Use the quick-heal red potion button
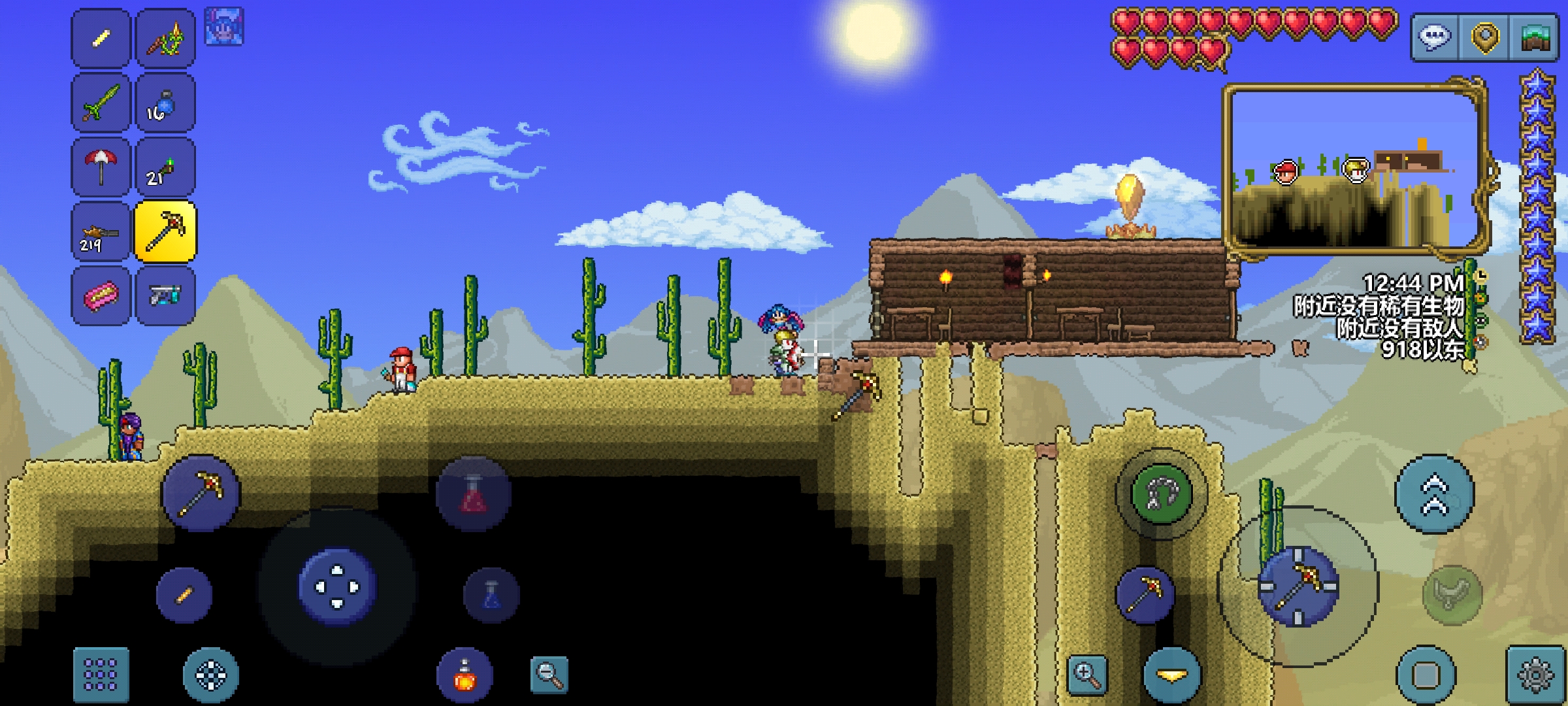This screenshot has height=706, width=1568. click(474, 494)
